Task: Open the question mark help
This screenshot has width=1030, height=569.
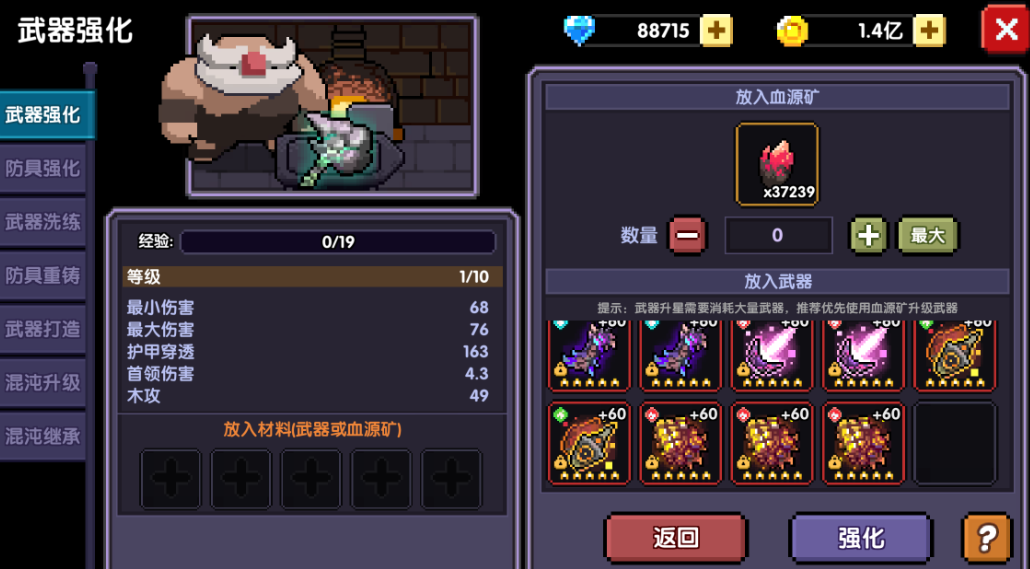Action: 986,538
